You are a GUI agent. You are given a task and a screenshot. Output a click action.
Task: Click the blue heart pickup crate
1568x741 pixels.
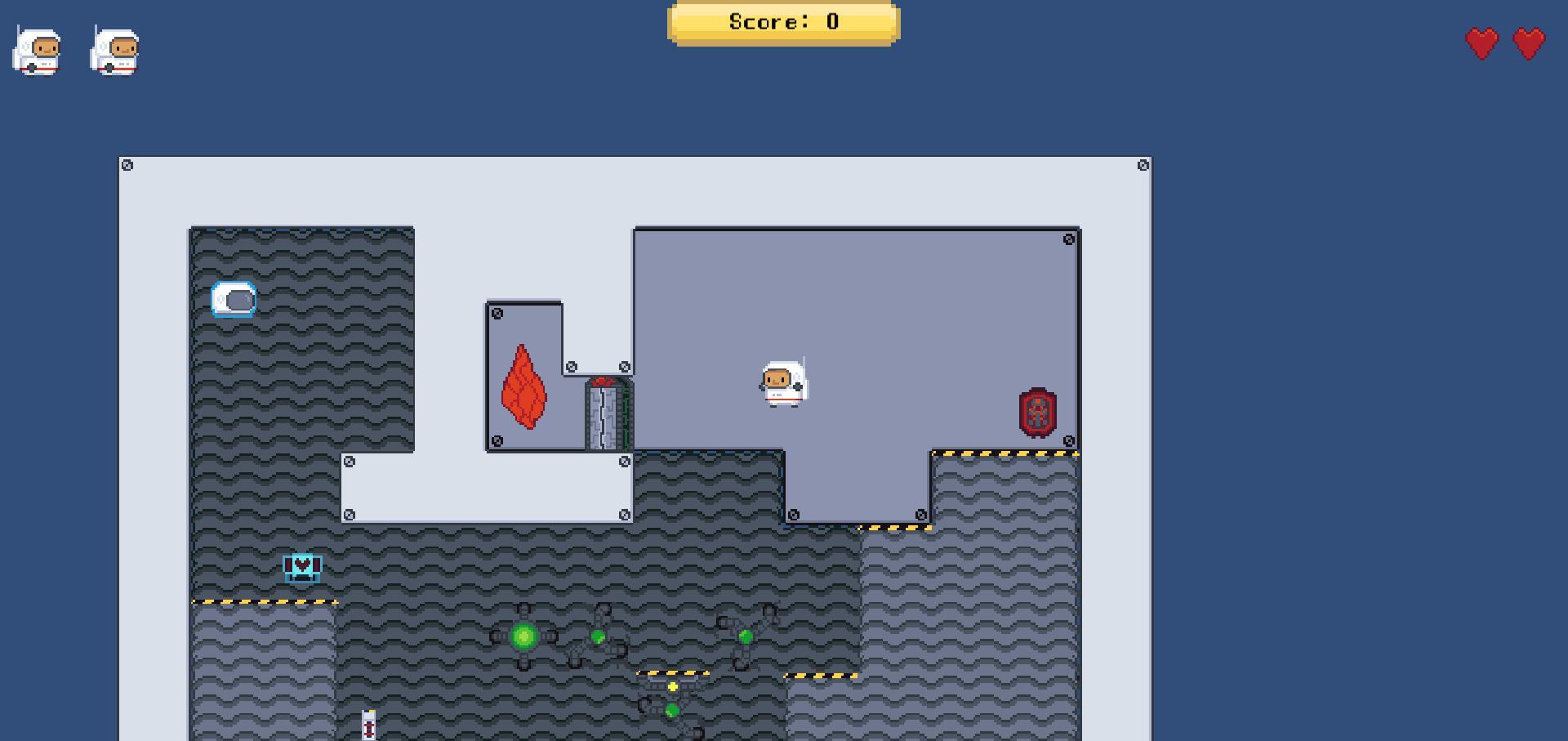click(302, 565)
